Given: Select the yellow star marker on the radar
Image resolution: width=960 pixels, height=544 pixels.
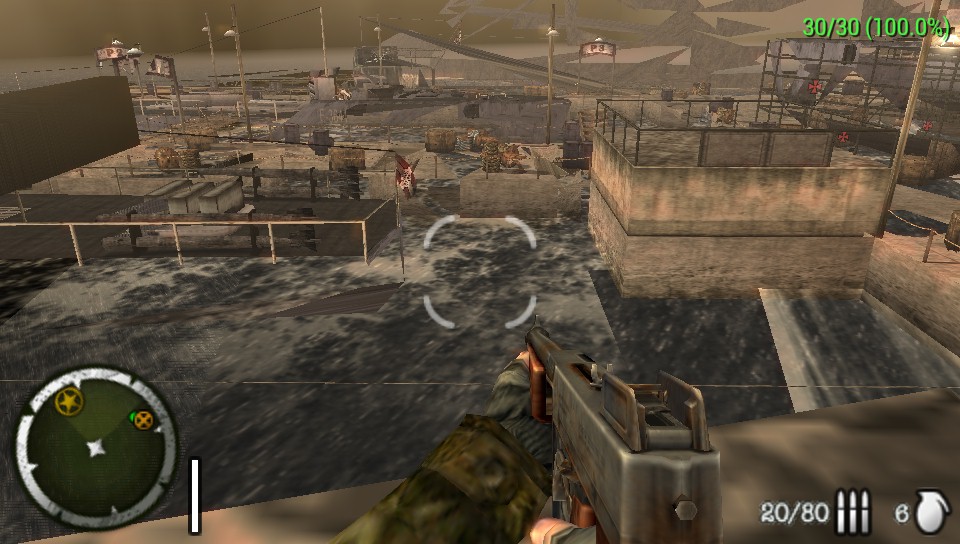Looking at the screenshot, I should (68, 403).
